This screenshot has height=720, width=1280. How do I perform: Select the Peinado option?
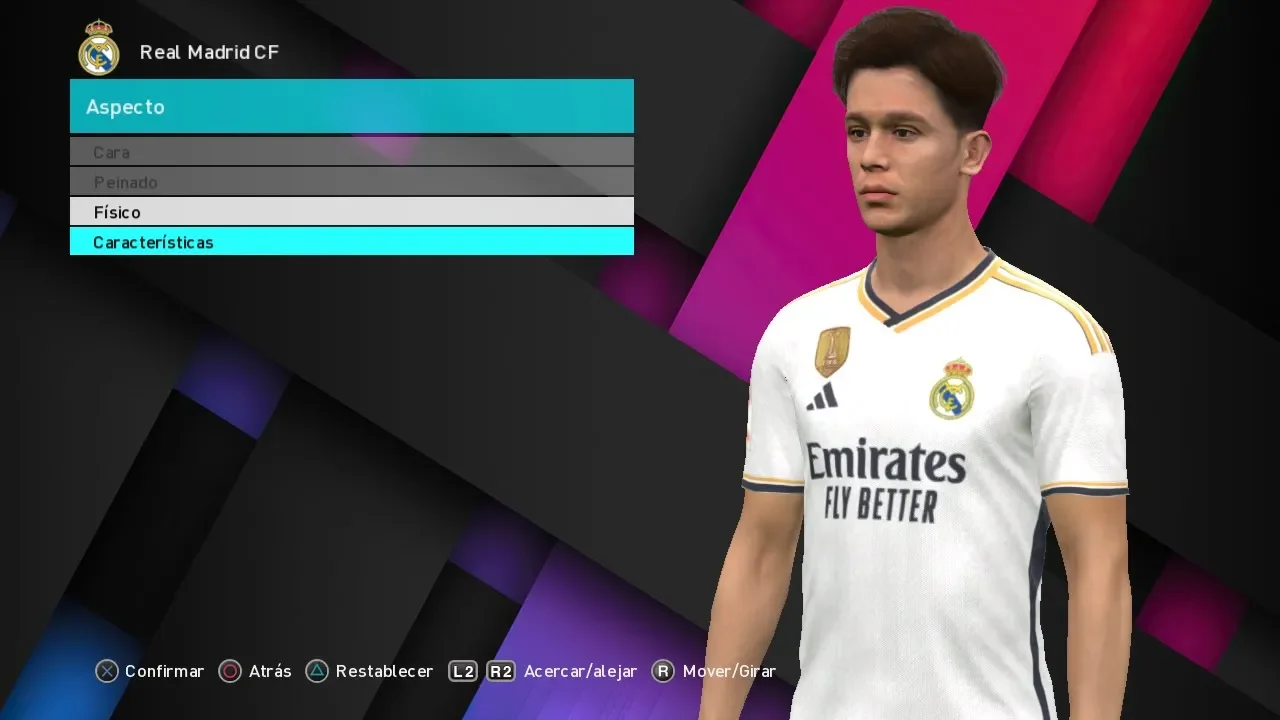(351, 182)
